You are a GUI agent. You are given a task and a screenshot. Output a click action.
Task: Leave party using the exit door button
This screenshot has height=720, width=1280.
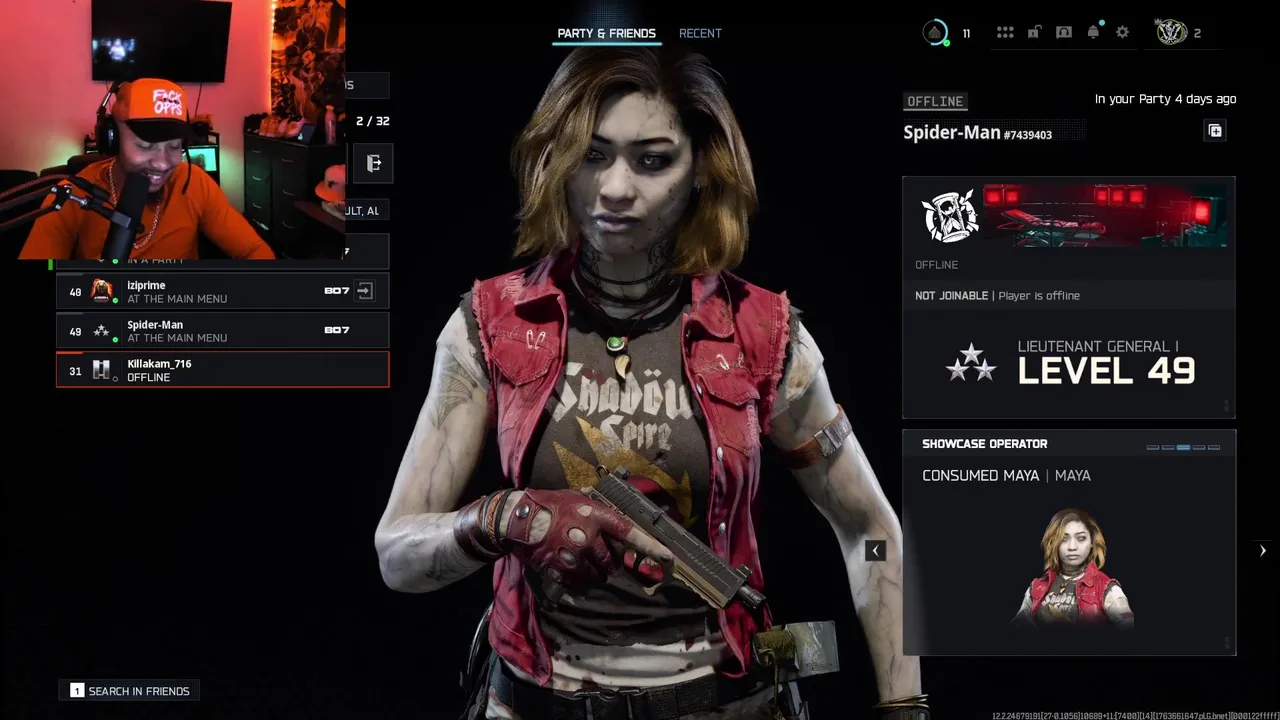[x=374, y=163]
